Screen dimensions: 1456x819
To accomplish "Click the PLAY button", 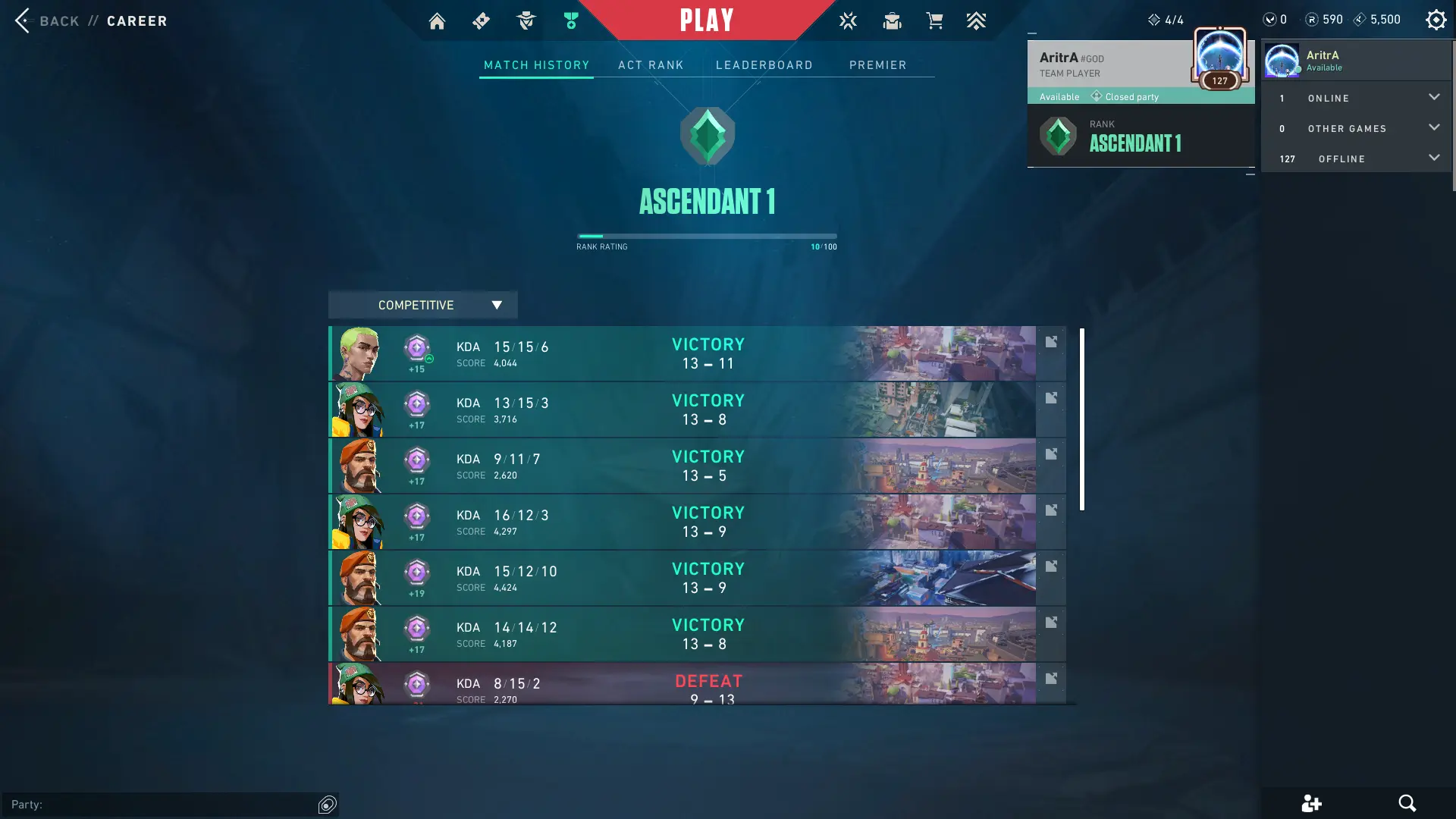I will (706, 20).
